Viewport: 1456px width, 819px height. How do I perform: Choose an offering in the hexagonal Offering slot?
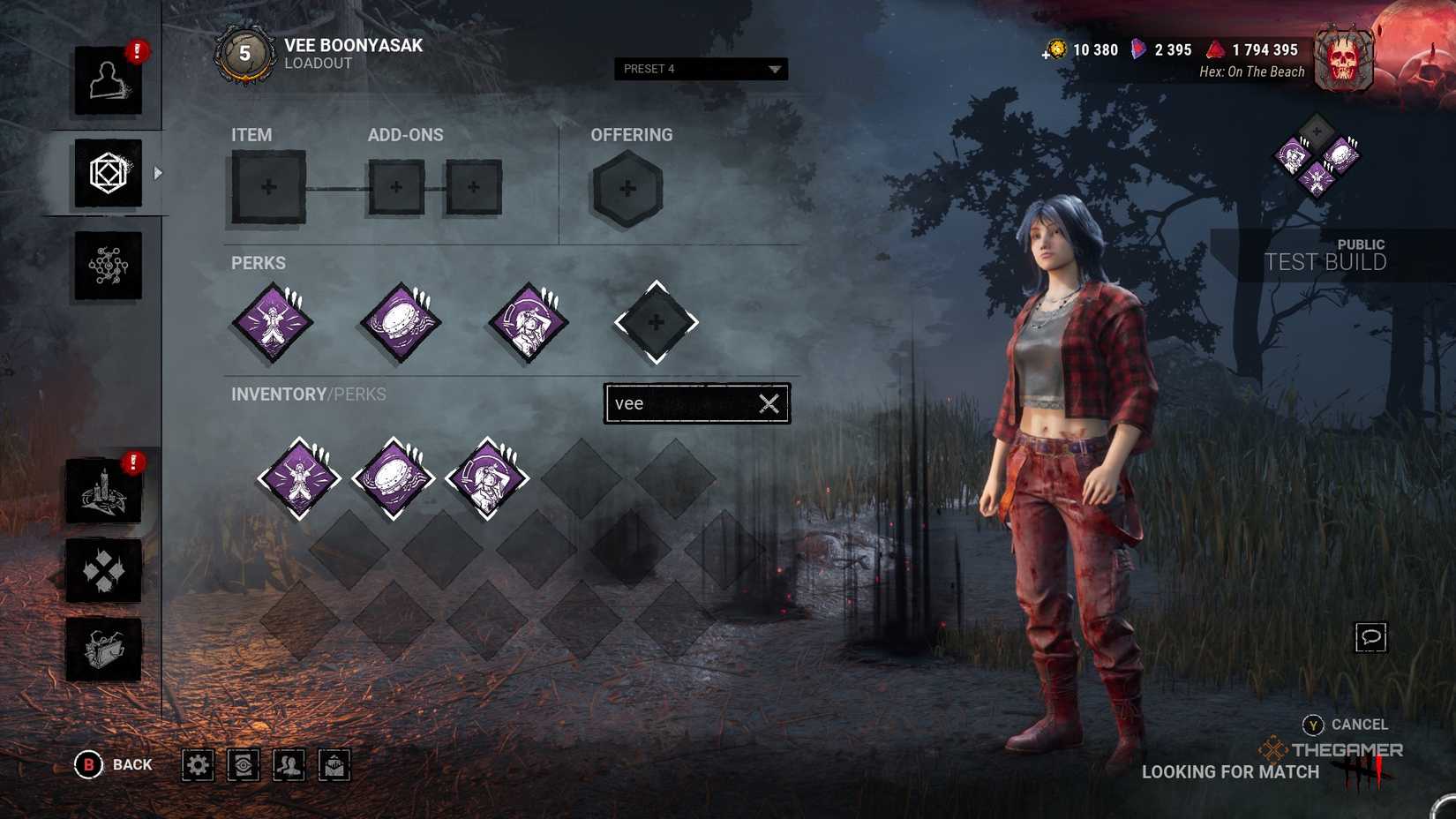click(627, 188)
